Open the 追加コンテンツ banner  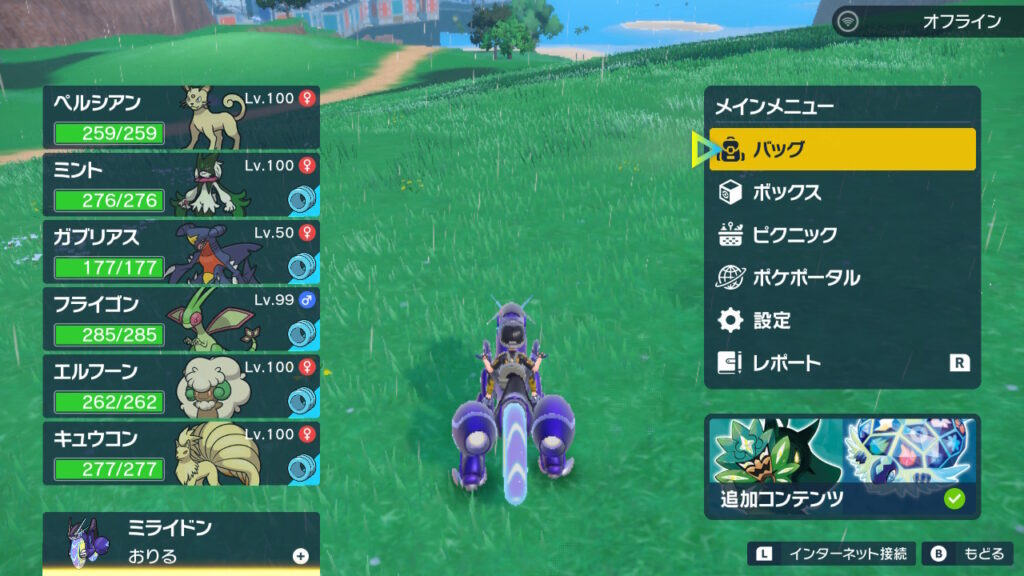pyautogui.click(x=842, y=466)
